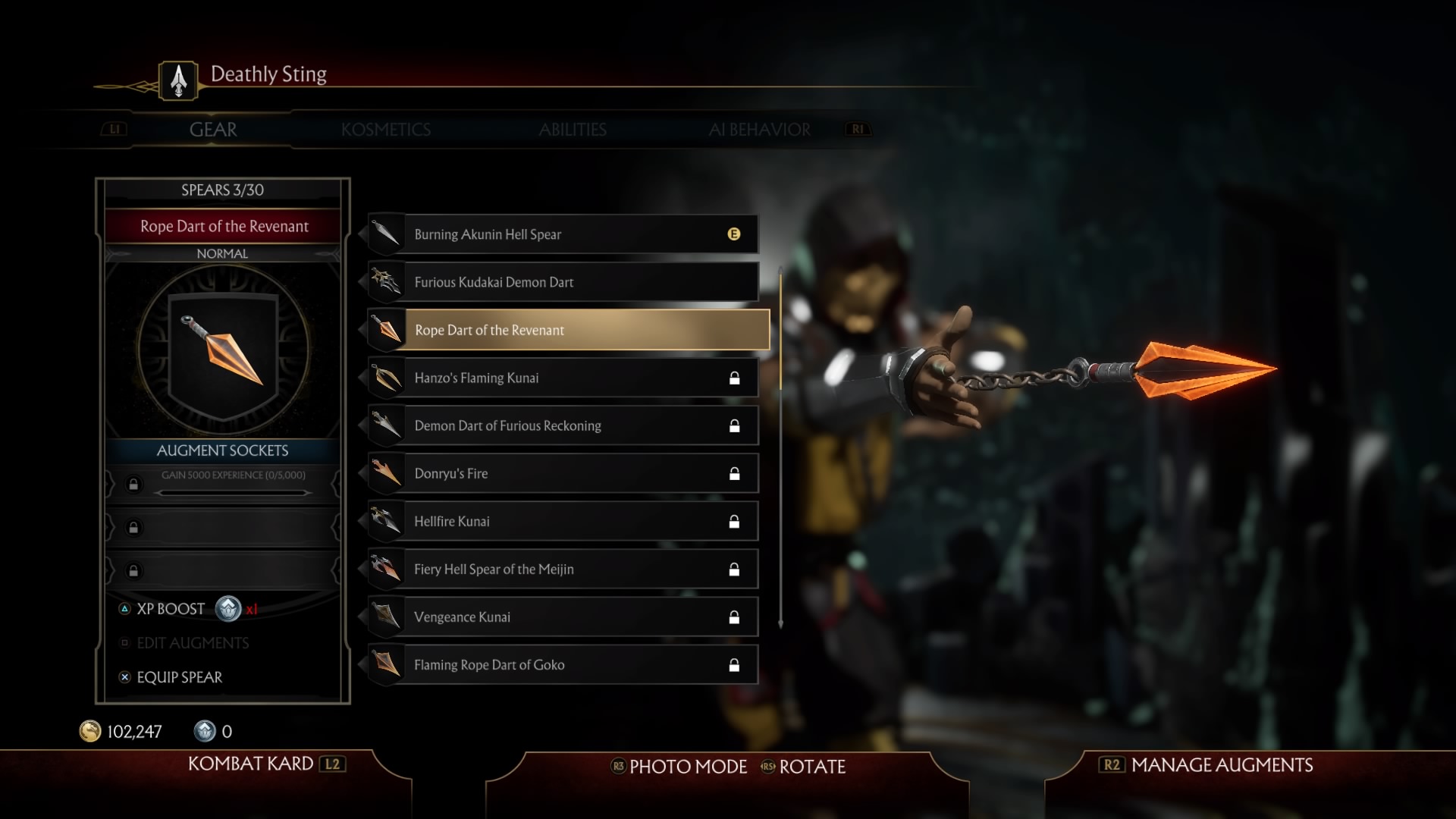Equip the spear
The width and height of the screenshot is (1456, 819).
click(179, 677)
